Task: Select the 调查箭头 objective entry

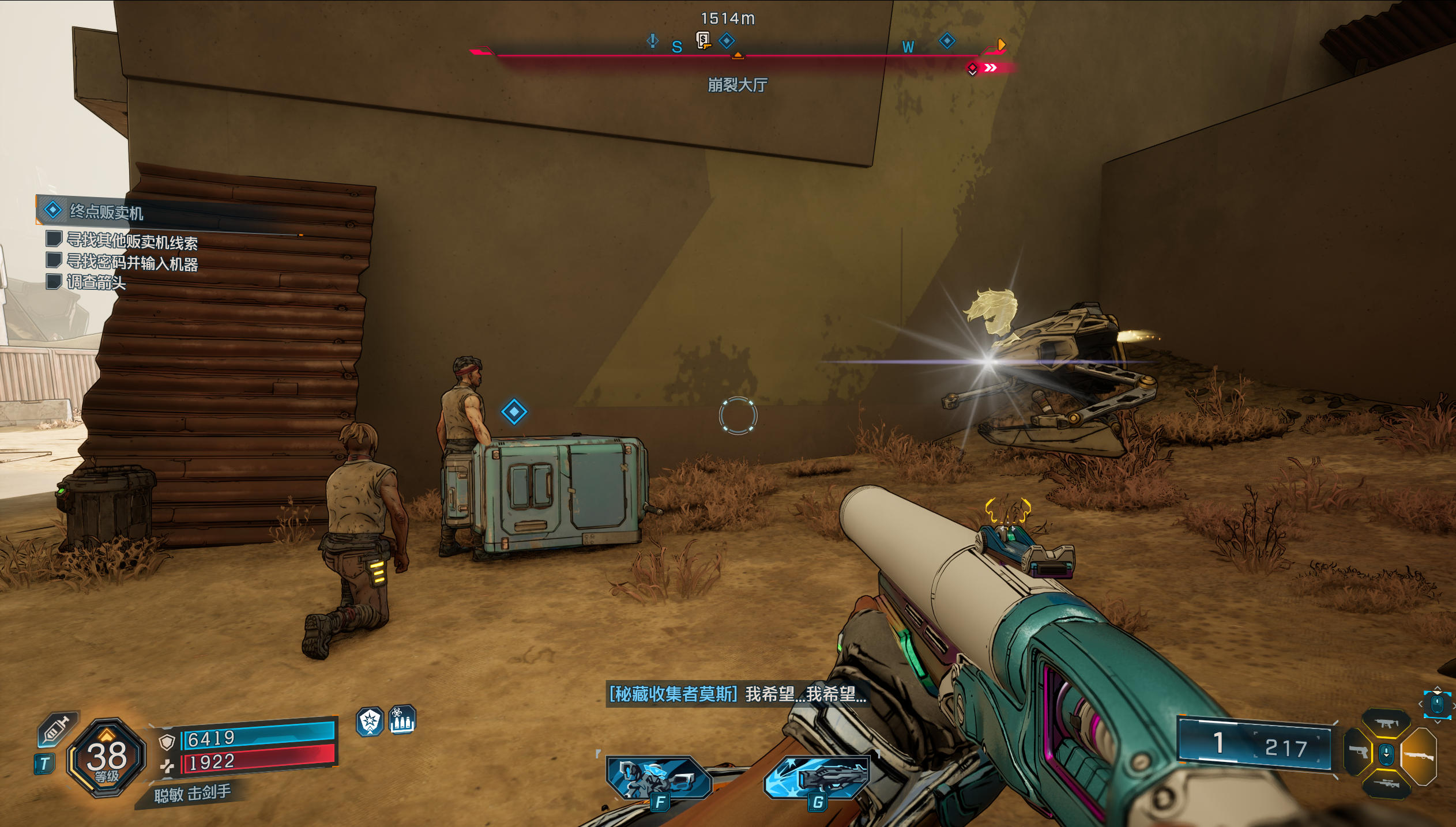Action: pos(96,282)
